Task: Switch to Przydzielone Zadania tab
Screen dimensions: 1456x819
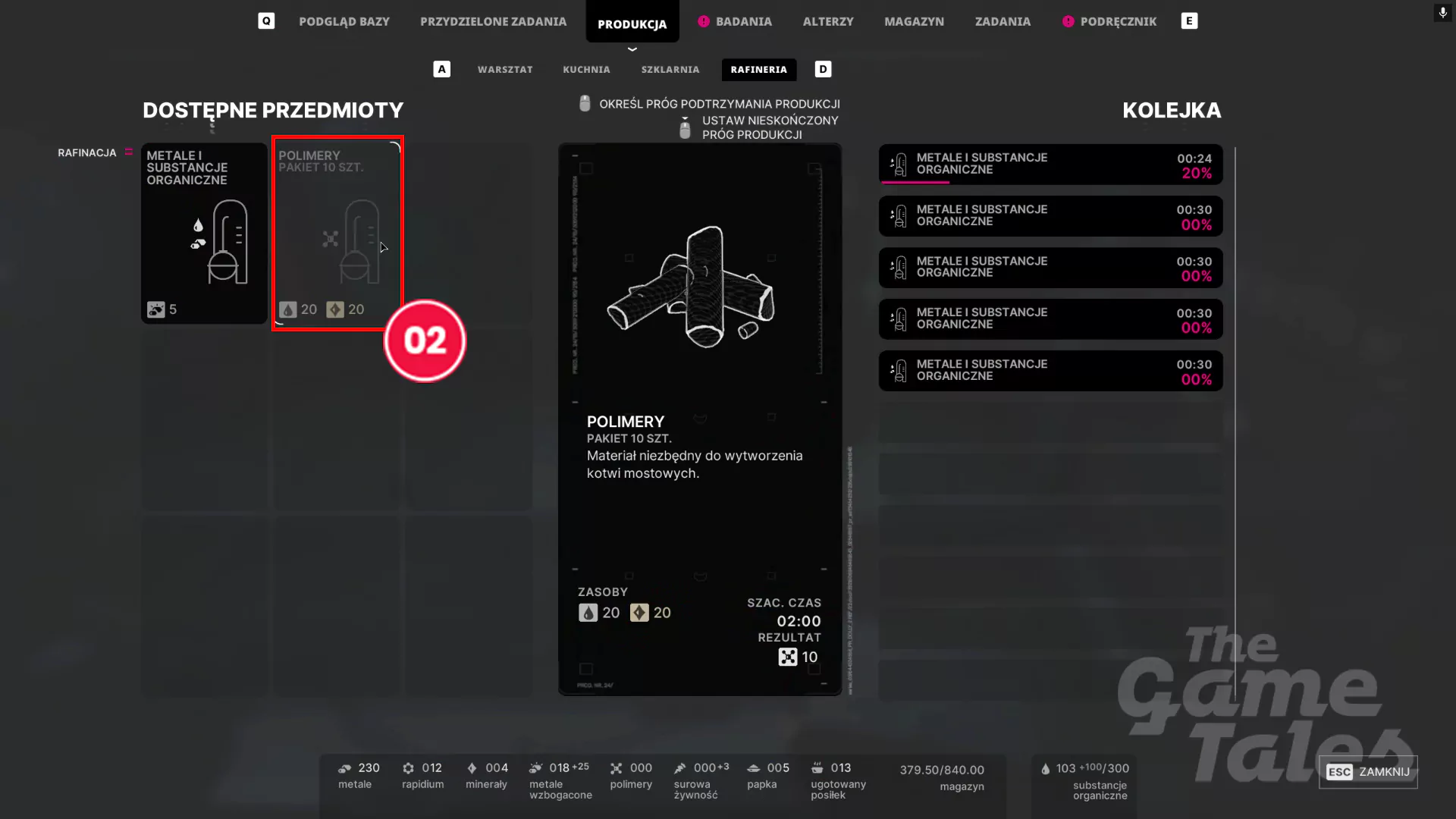Action: click(493, 21)
